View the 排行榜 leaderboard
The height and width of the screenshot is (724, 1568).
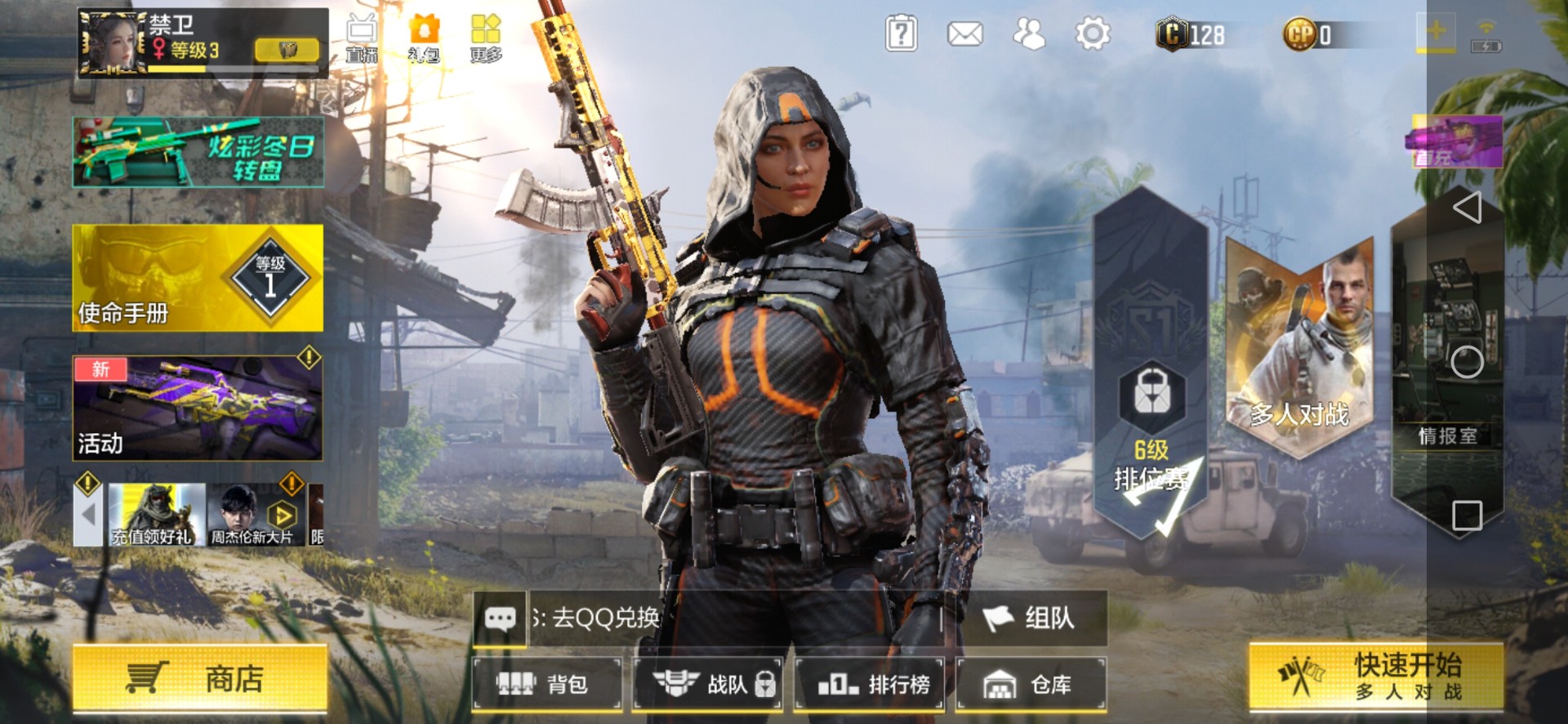[871, 684]
